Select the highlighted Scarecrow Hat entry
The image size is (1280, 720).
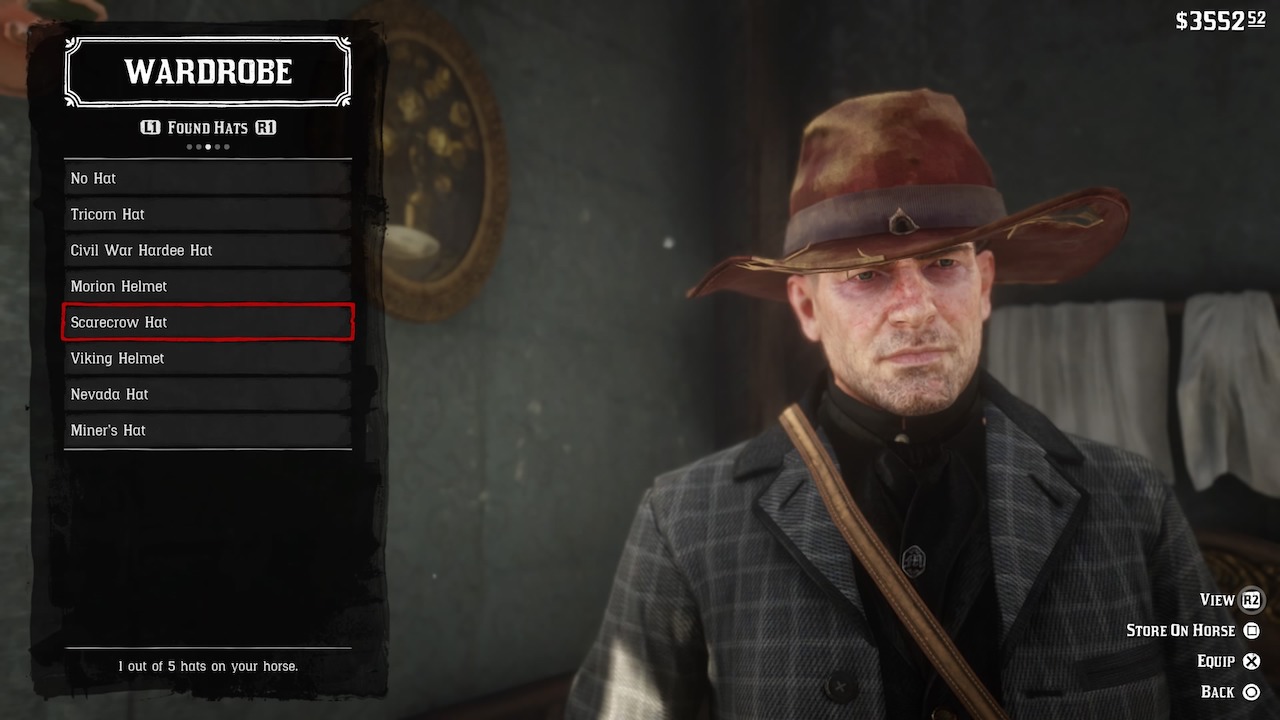(x=207, y=322)
